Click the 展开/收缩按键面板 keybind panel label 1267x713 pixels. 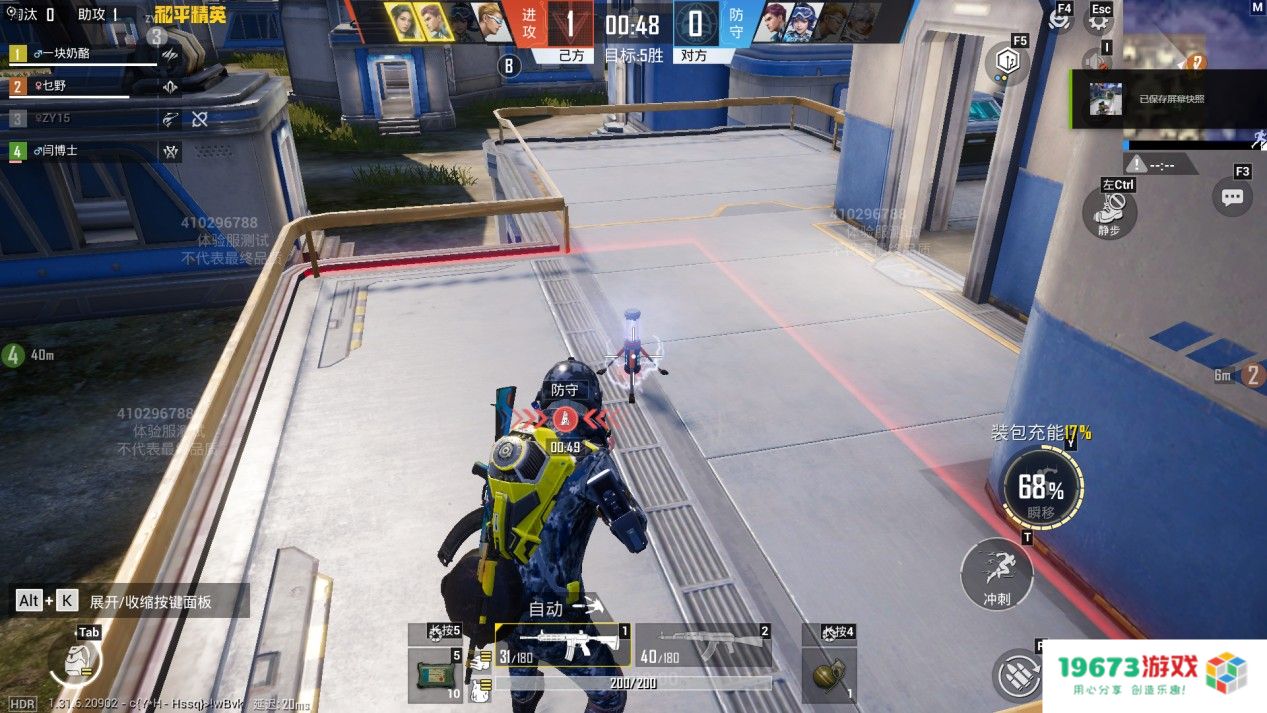tap(150, 601)
